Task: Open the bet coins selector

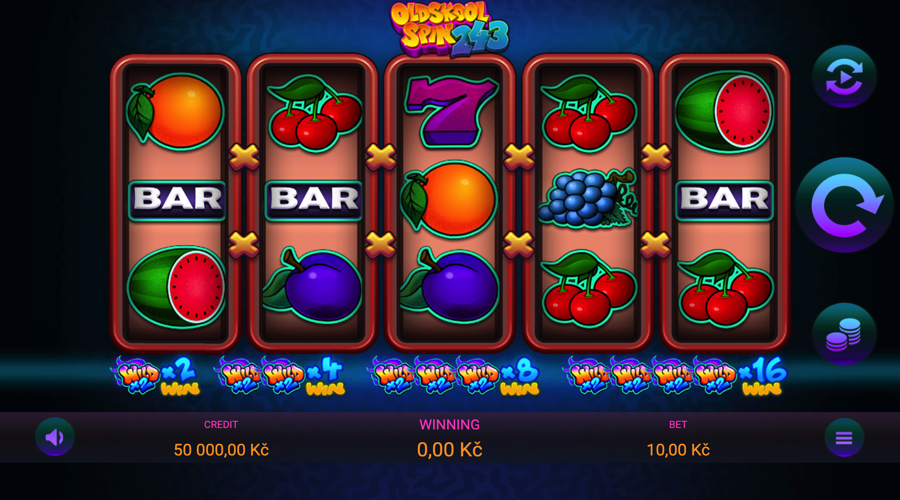Action: pos(844,334)
